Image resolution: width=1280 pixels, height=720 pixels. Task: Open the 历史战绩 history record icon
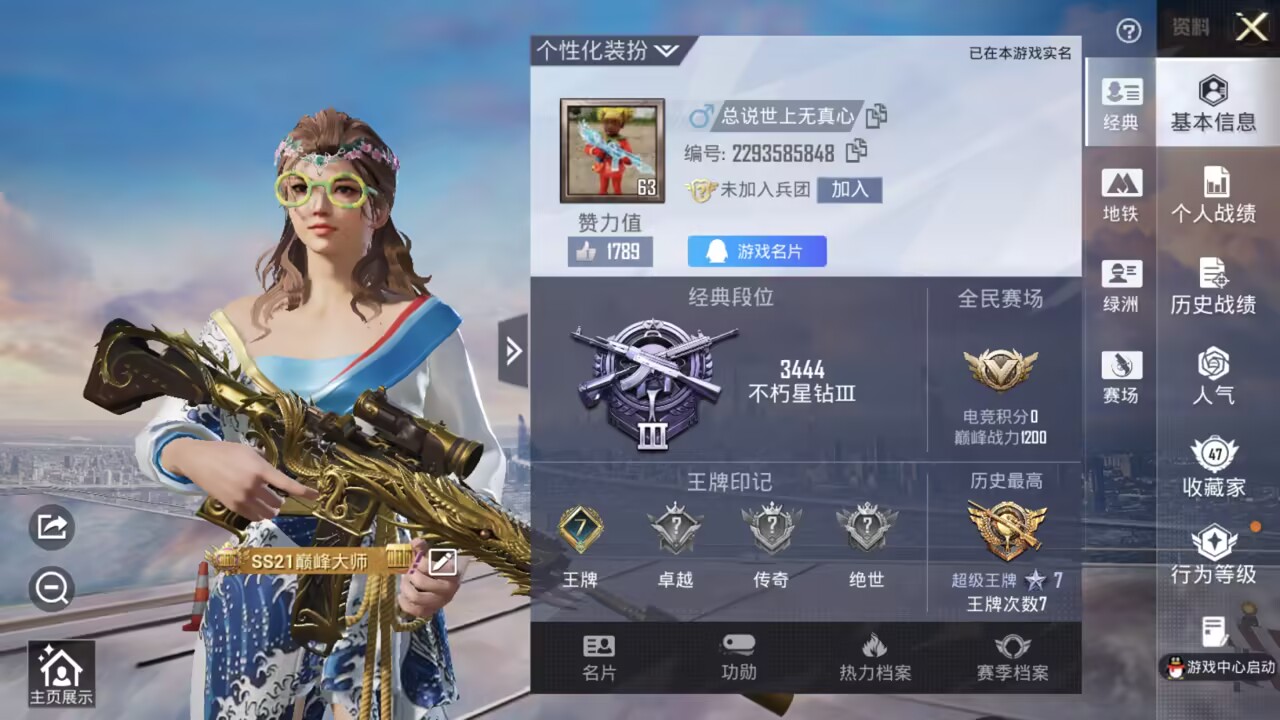coord(1216,285)
